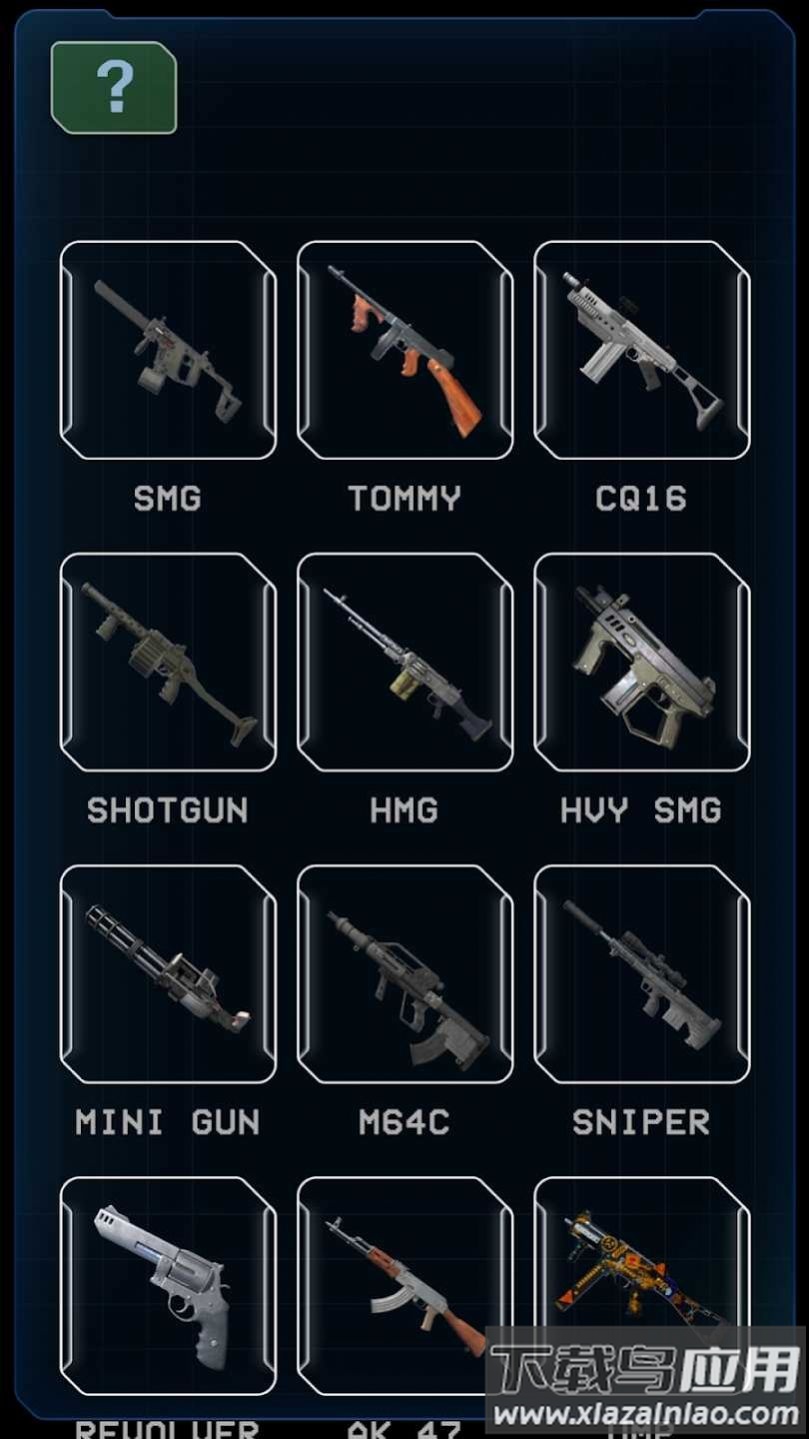Select the HVY SMG weapon tile
Screen dimensions: 809x1439
pyautogui.click(x=642, y=662)
